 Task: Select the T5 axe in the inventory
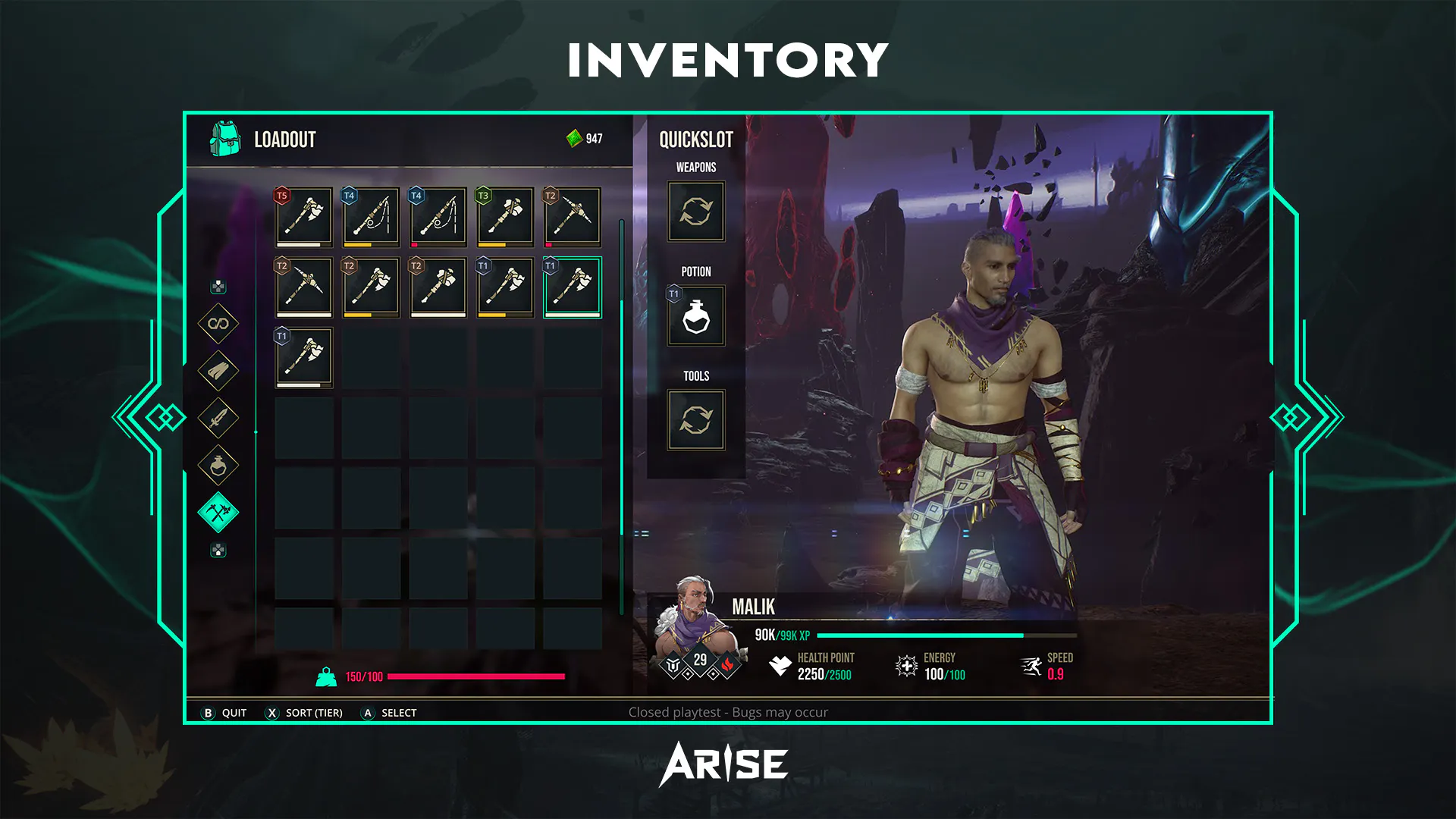303,216
